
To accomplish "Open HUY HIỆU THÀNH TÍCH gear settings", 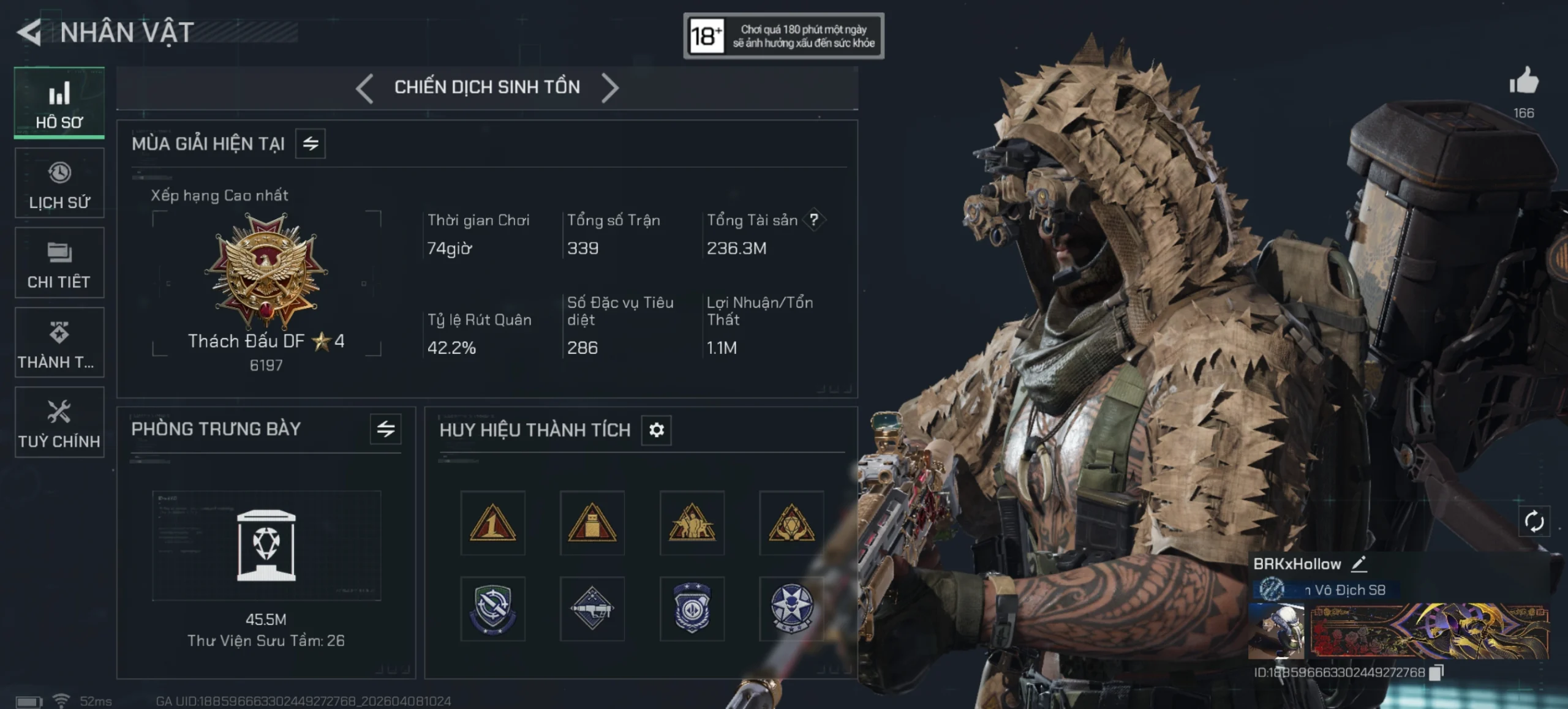I will coord(657,430).
